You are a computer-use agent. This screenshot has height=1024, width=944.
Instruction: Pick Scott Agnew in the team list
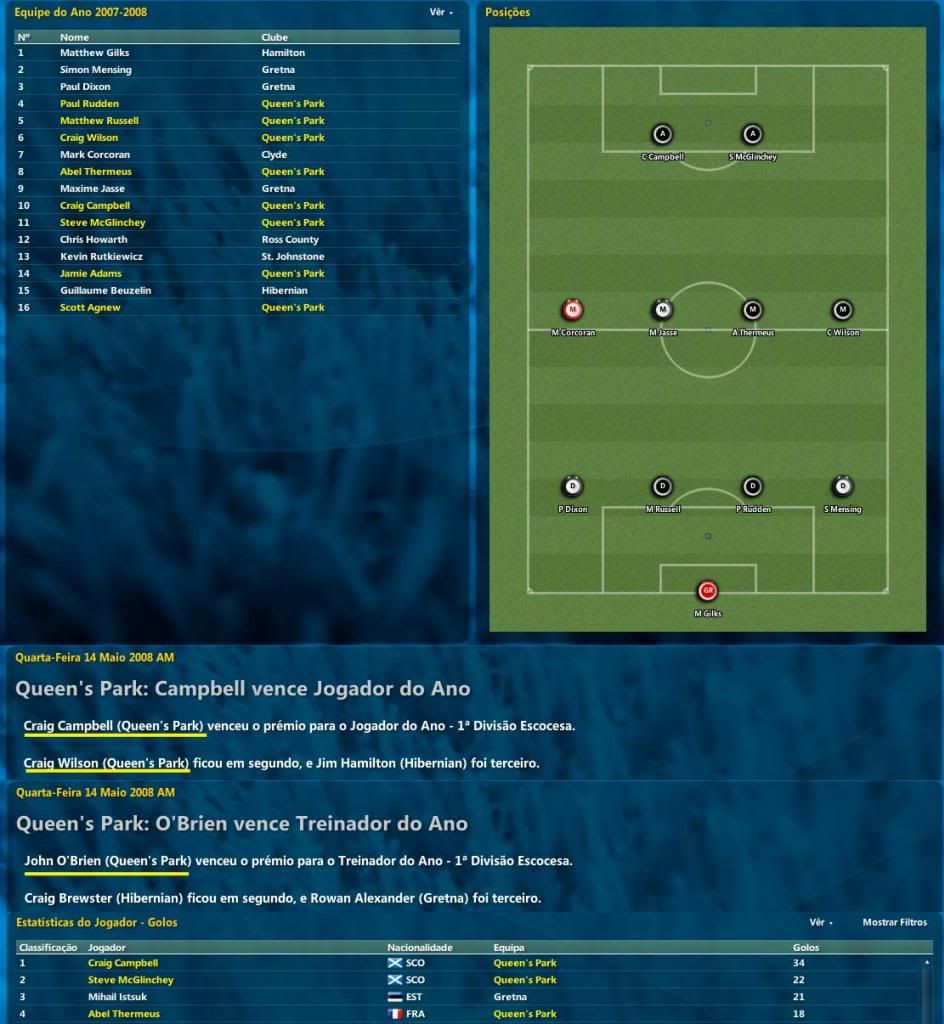(x=89, y=308)
